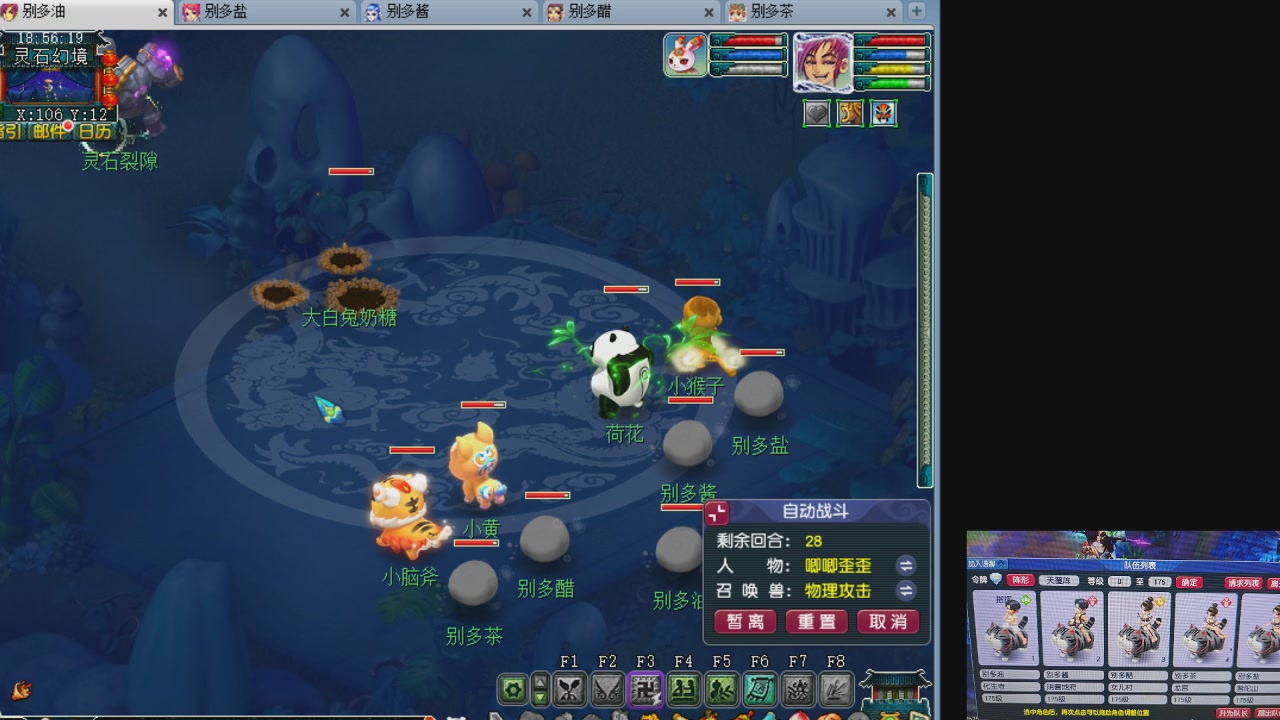Image resolution: width=1280 pixels, height=720 pixels.
Task: Click the green gear auto-combat icon beside F1
Action: [514, 688]
